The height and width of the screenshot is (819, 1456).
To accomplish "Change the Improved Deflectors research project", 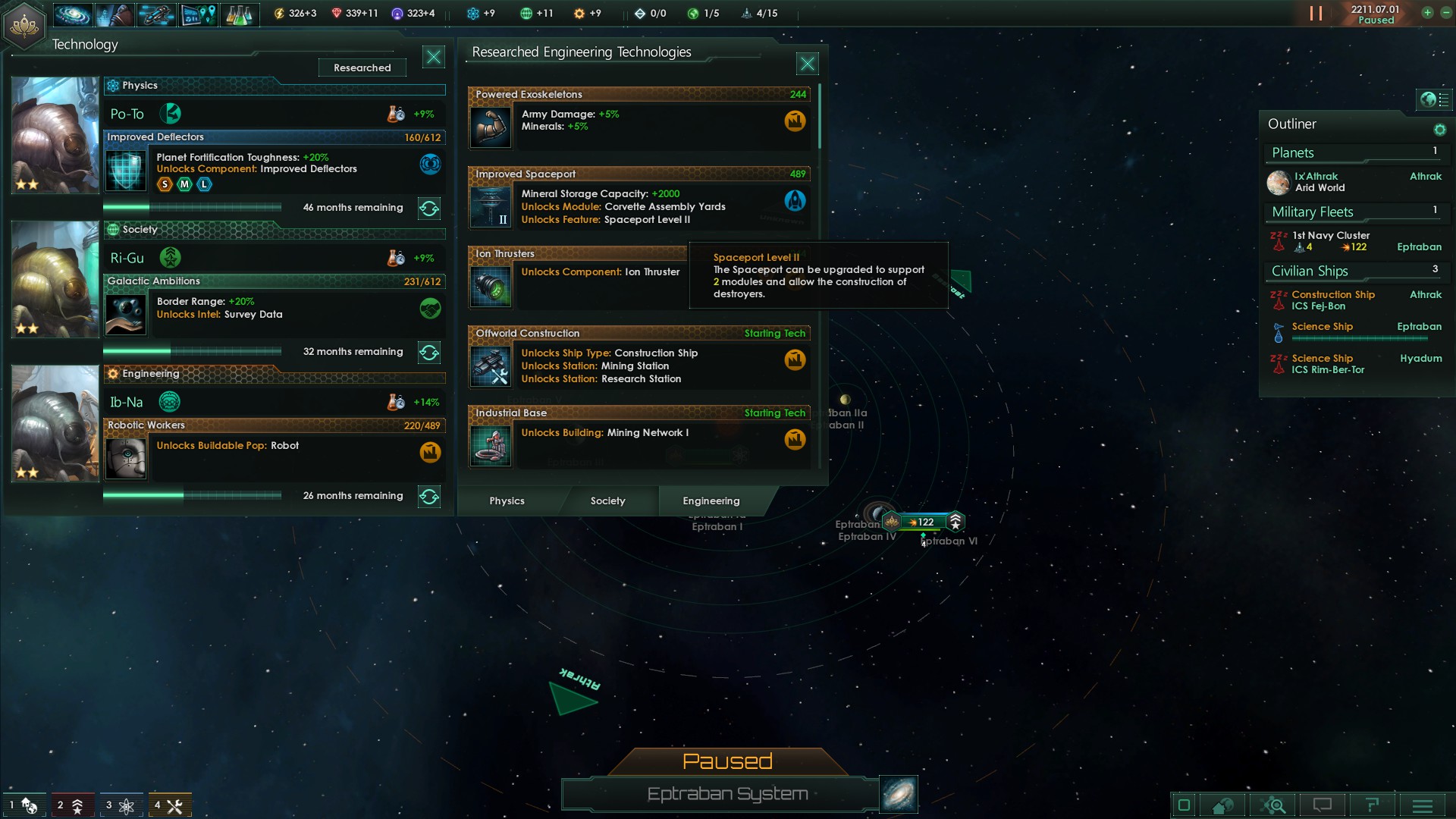I will coord(429,209).
